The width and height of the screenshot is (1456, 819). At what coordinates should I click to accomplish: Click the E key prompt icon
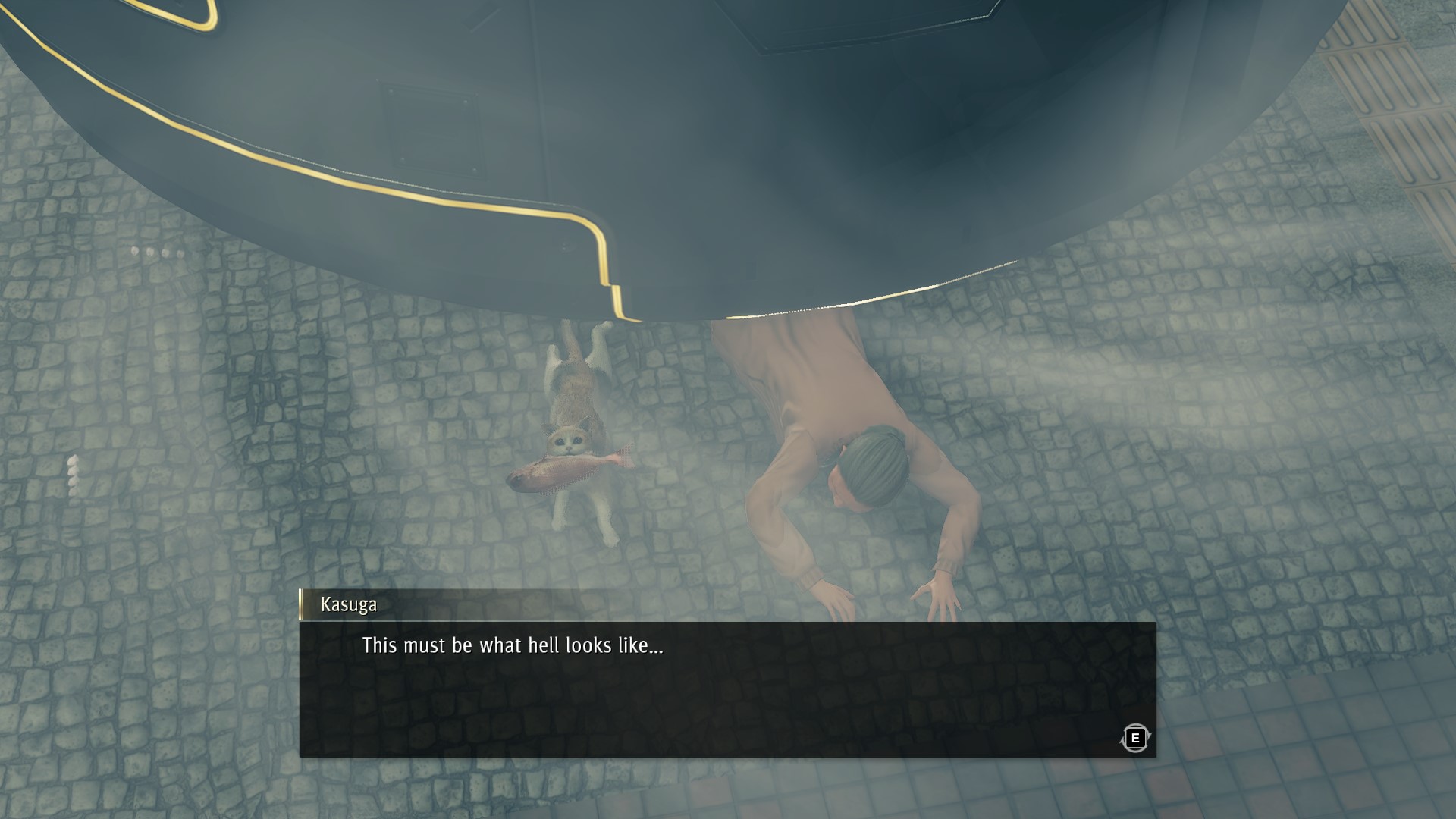point(1137,738)
